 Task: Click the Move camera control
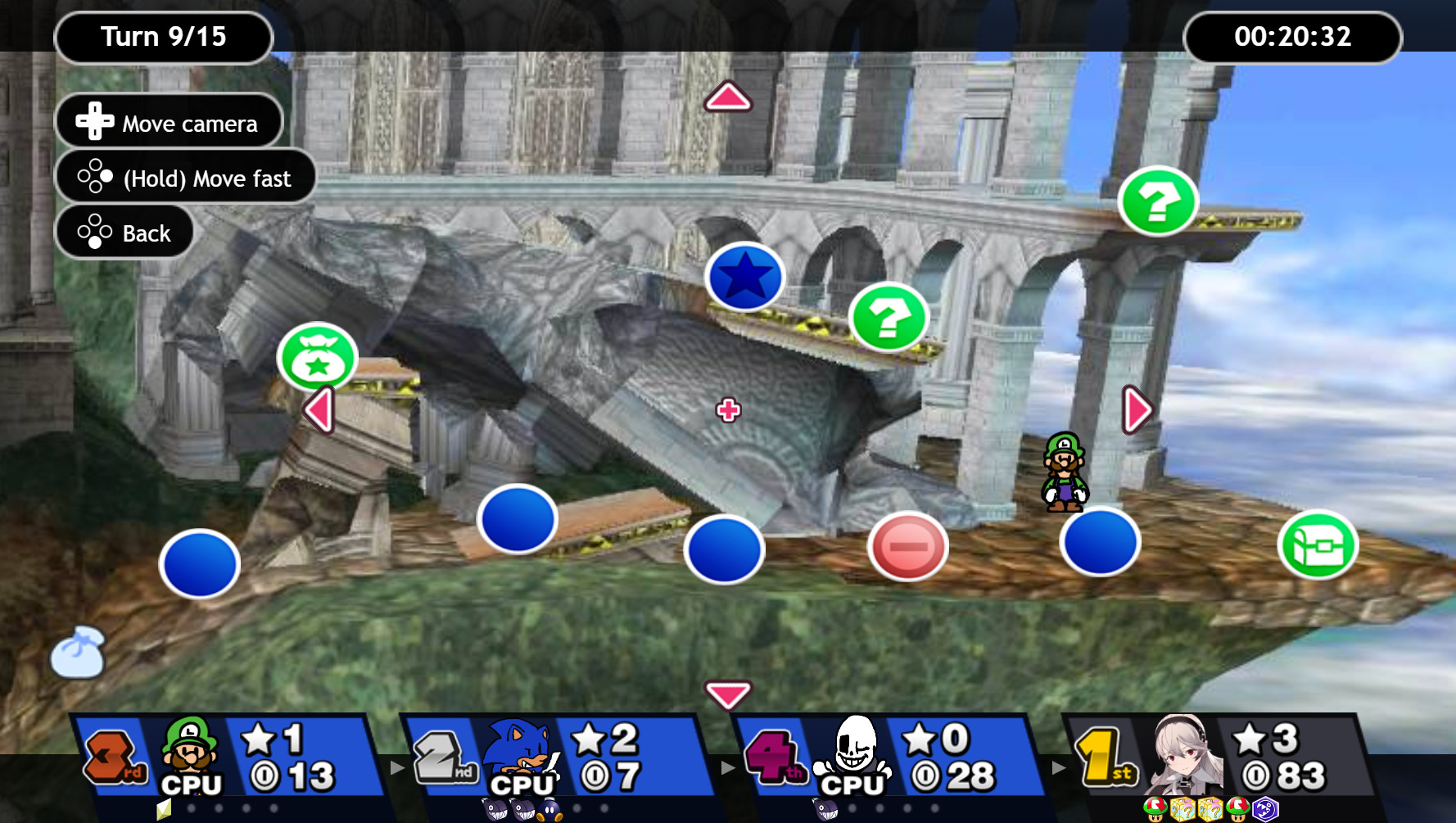point(168,120)
